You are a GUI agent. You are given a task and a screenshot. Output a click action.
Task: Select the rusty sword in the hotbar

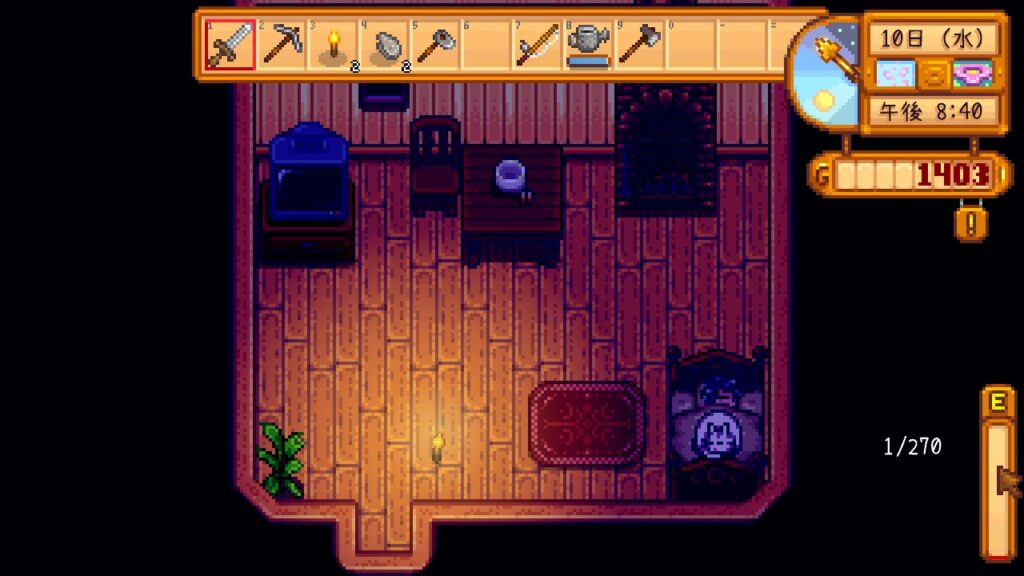229,45
